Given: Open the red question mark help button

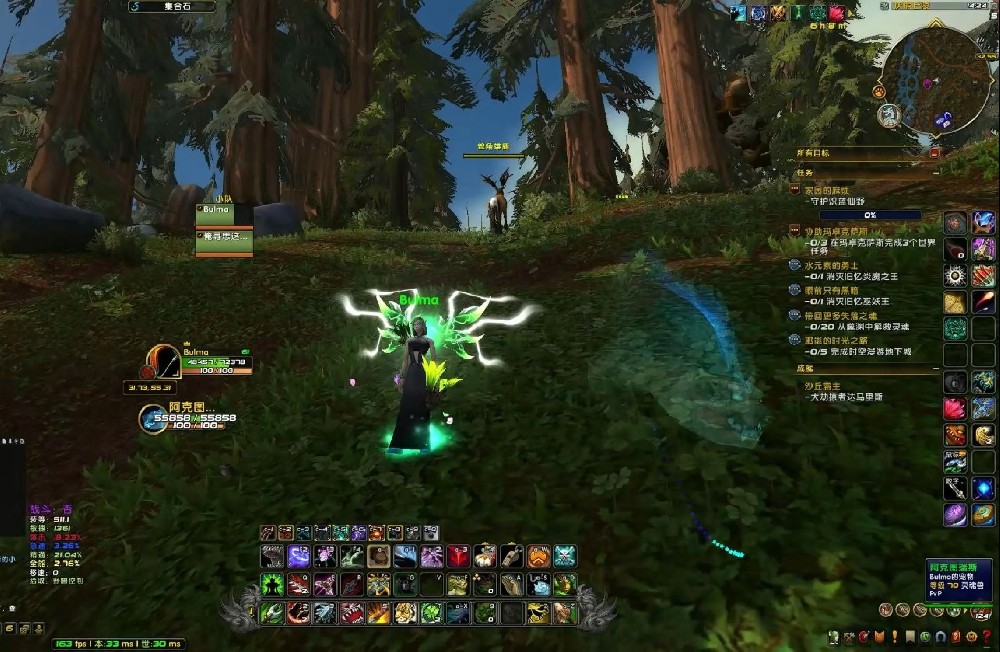Looking at the screenshot, I should click(986, 637).
